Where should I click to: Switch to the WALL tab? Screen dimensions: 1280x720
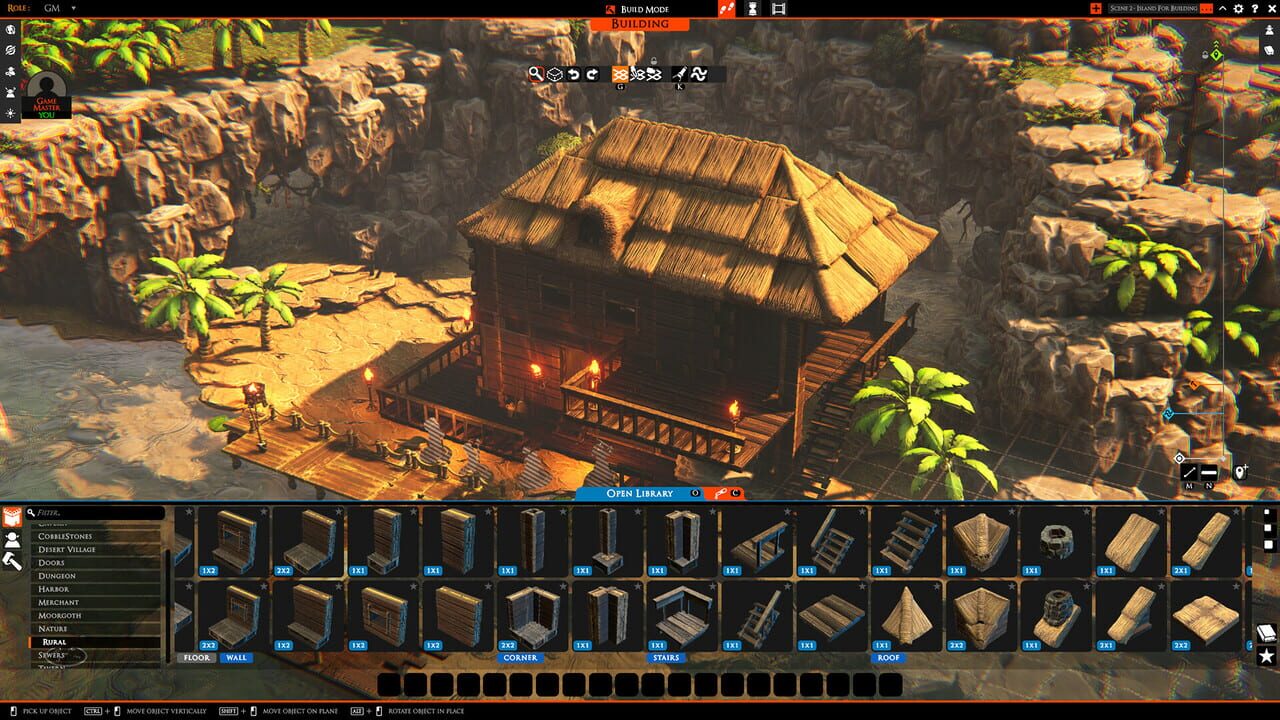(x=237, y=658)
